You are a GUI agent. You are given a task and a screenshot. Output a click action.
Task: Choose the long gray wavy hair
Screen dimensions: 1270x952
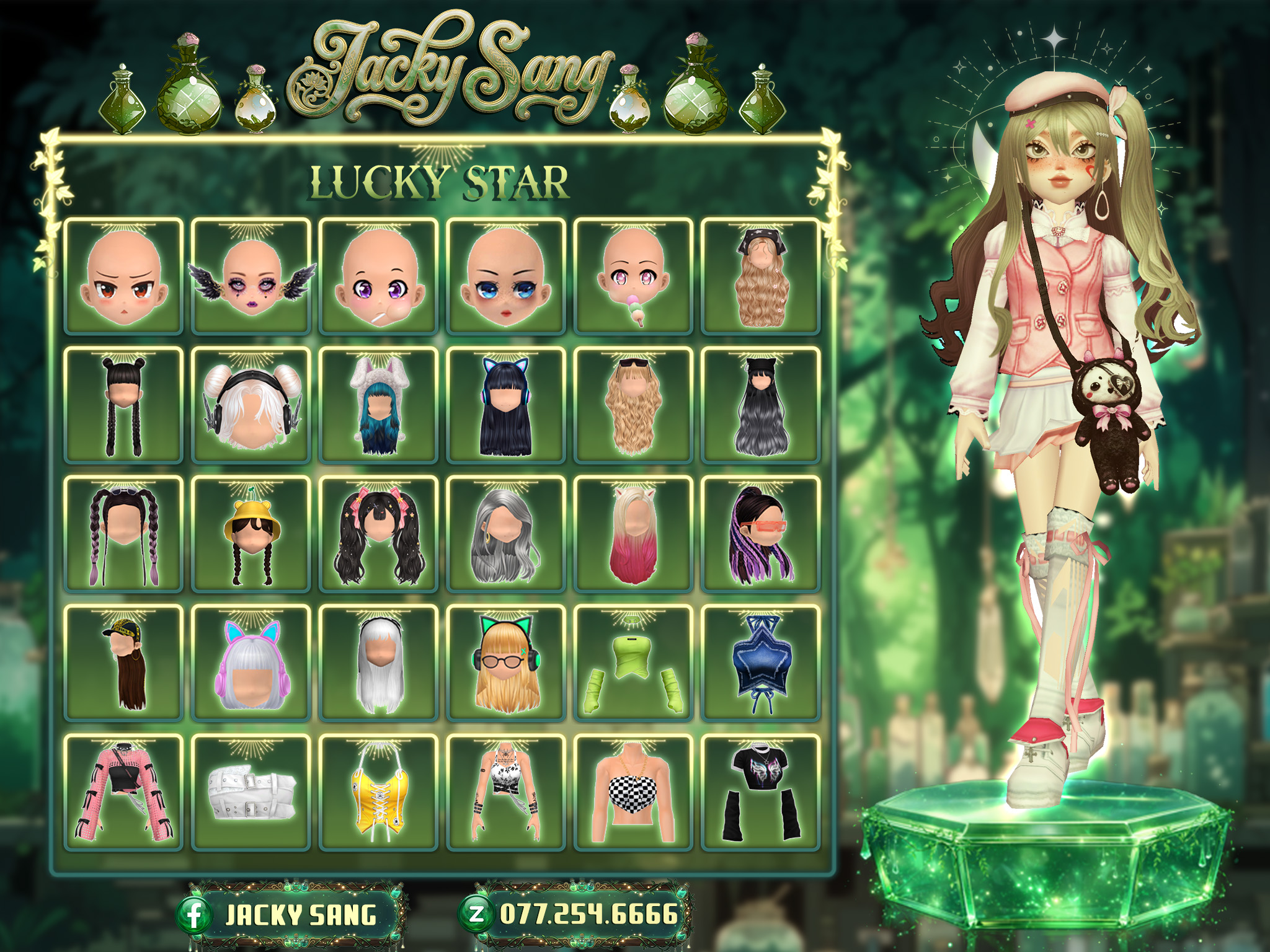[x=506, y=534]
